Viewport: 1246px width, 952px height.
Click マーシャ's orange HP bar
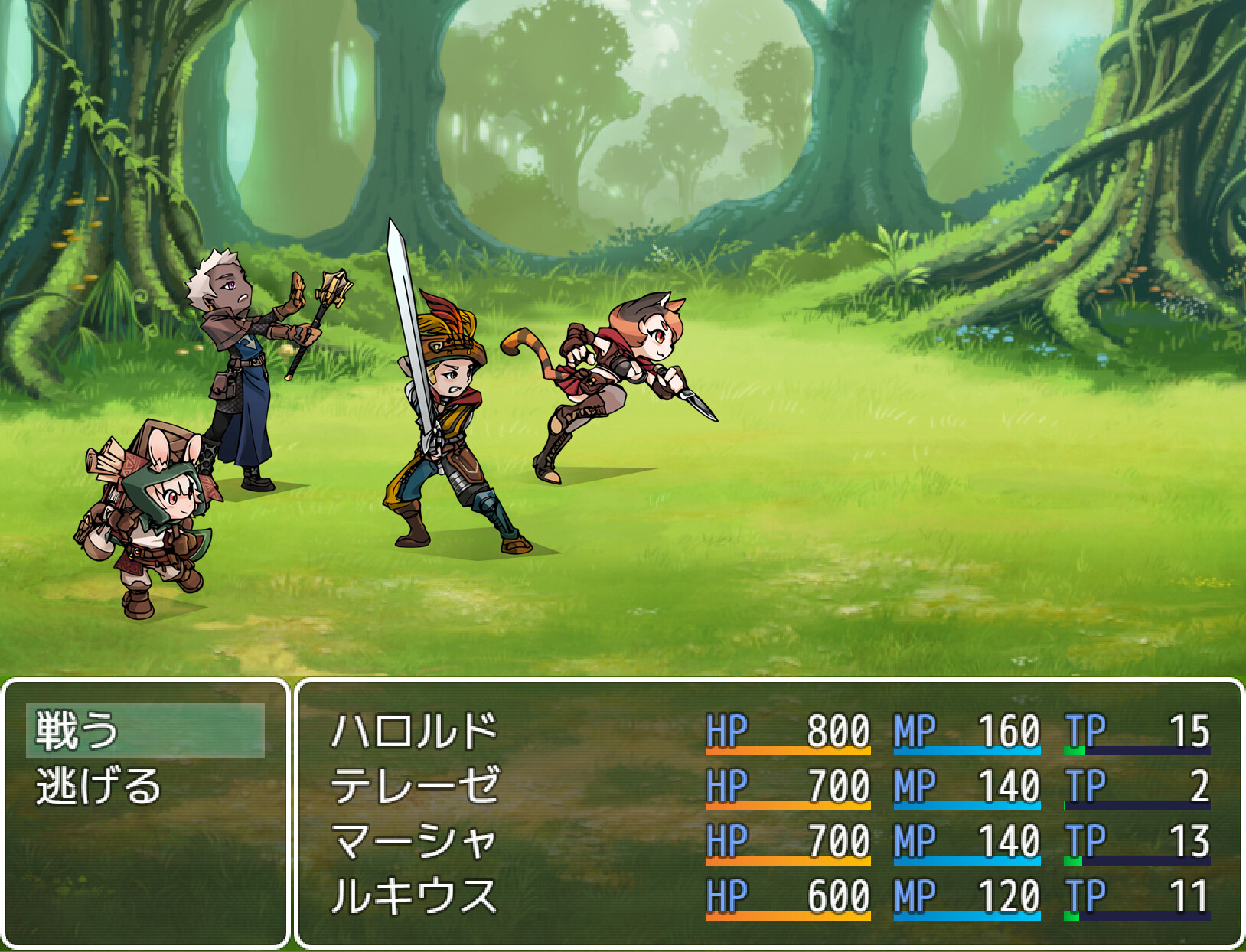(x=788, y=857)
